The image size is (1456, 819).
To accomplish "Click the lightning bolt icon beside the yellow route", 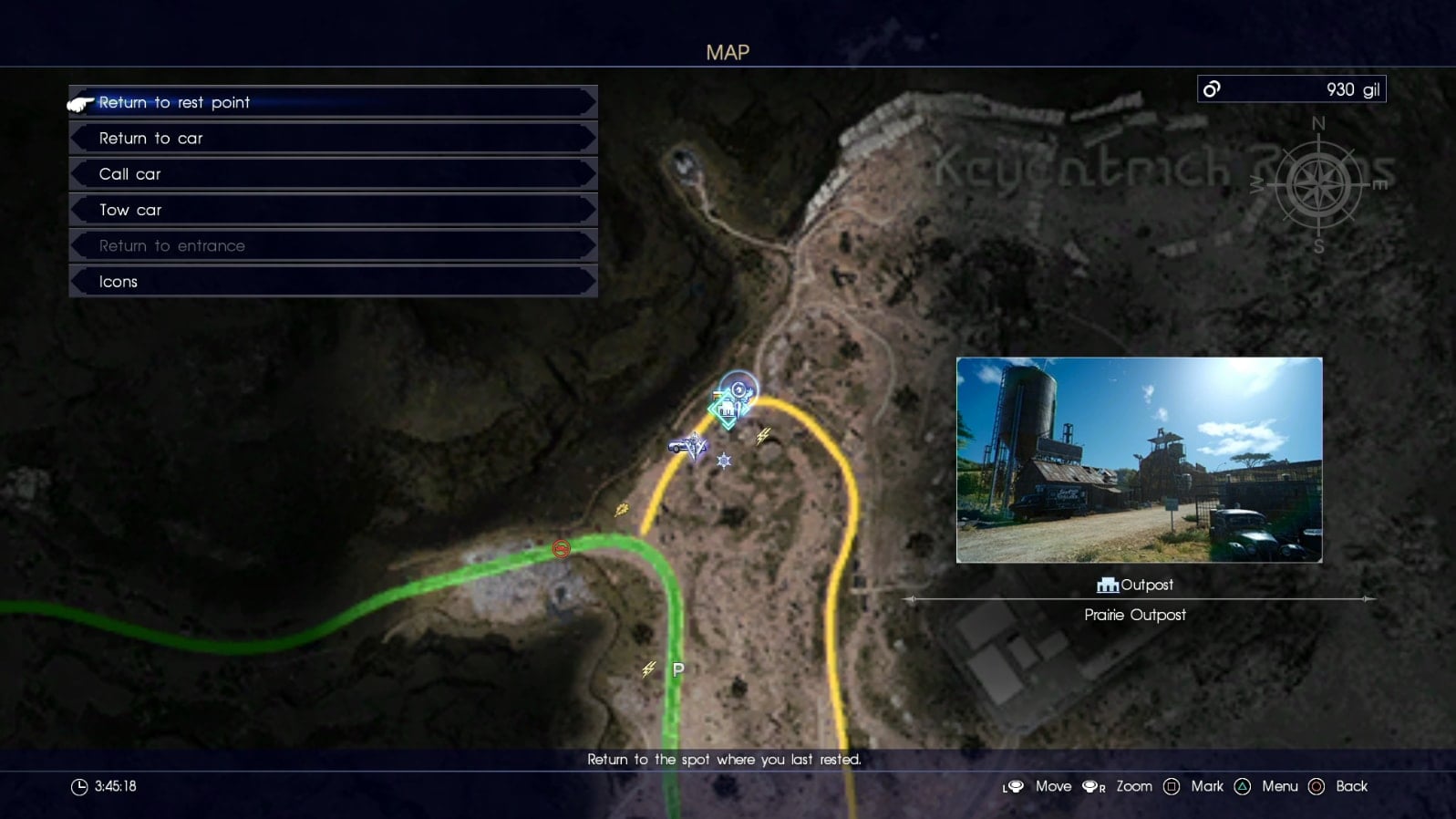I will (x=766, y=433).
